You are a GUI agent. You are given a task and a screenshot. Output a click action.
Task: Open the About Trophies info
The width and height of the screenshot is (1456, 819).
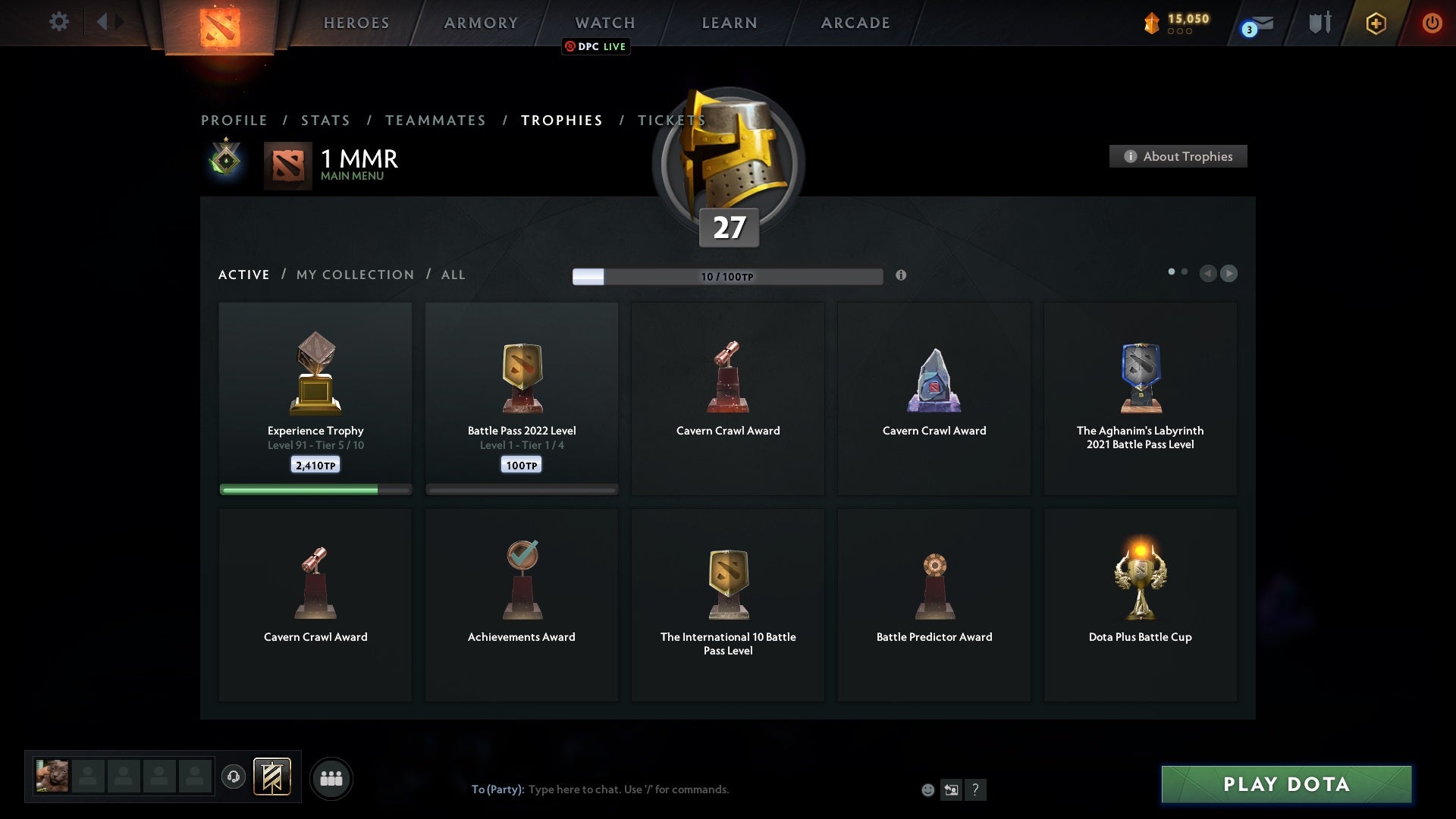(x=1178, y=156)
